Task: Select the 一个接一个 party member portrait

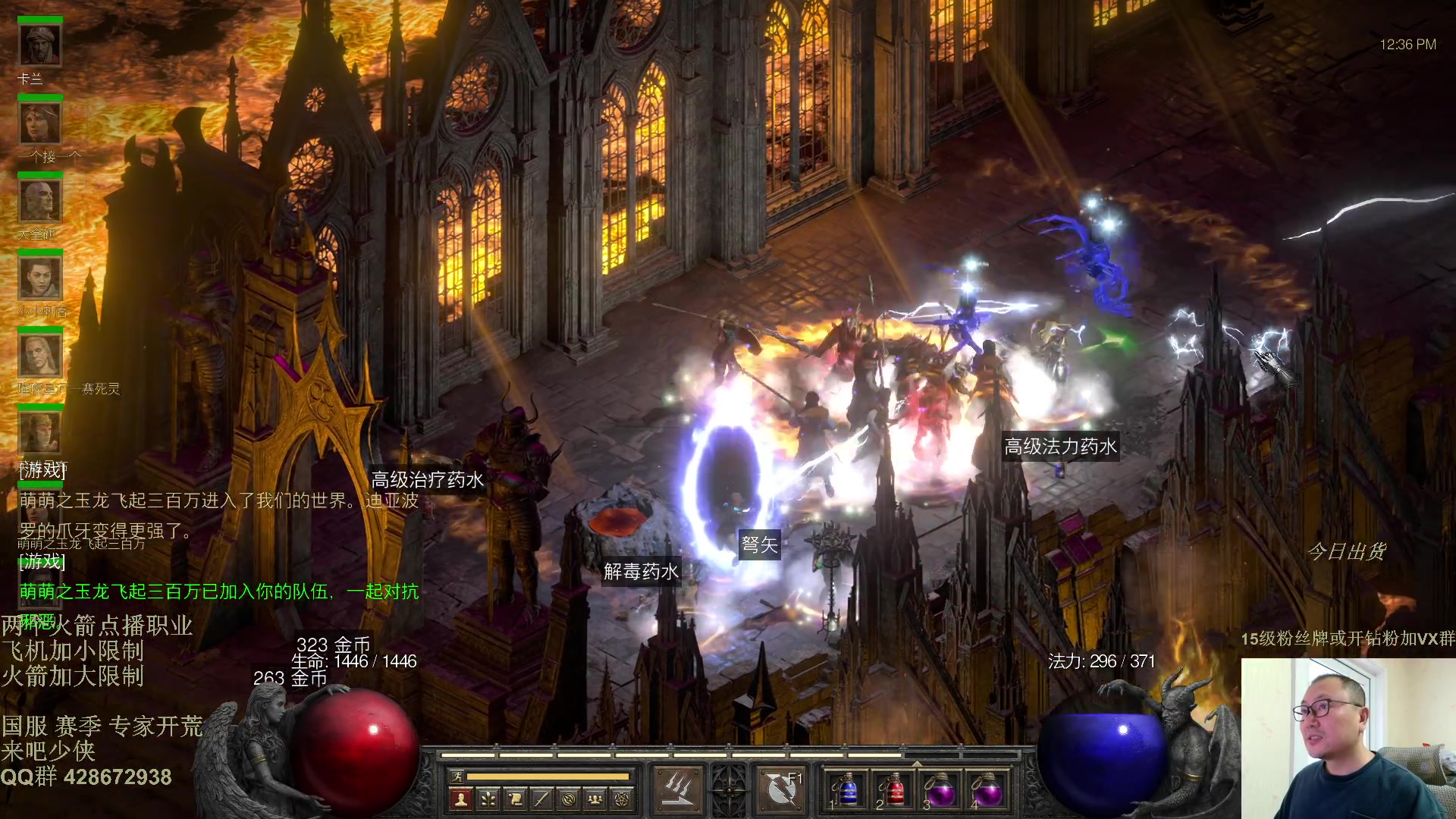Action: click(40, 124)
